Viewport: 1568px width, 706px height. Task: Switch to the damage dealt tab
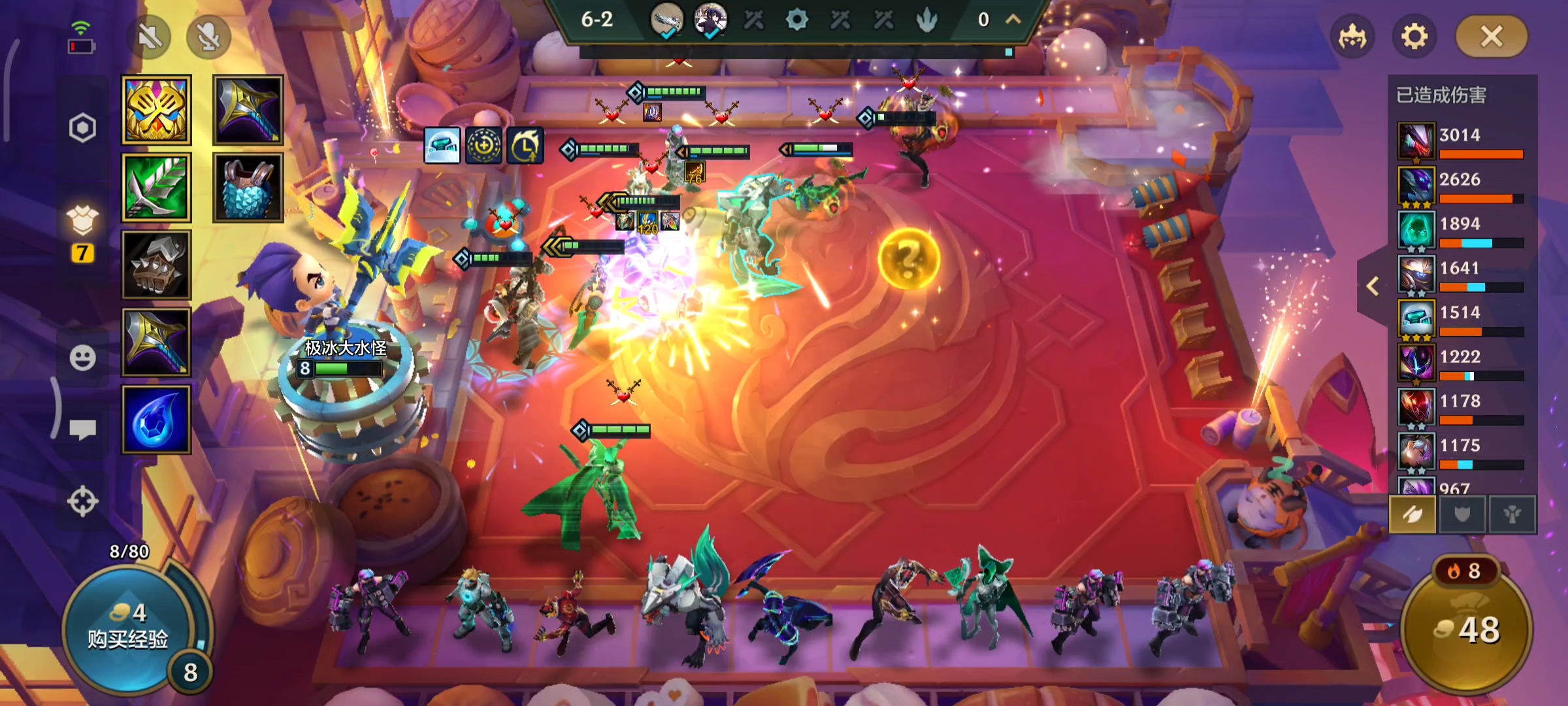(x=1412, y=515)
